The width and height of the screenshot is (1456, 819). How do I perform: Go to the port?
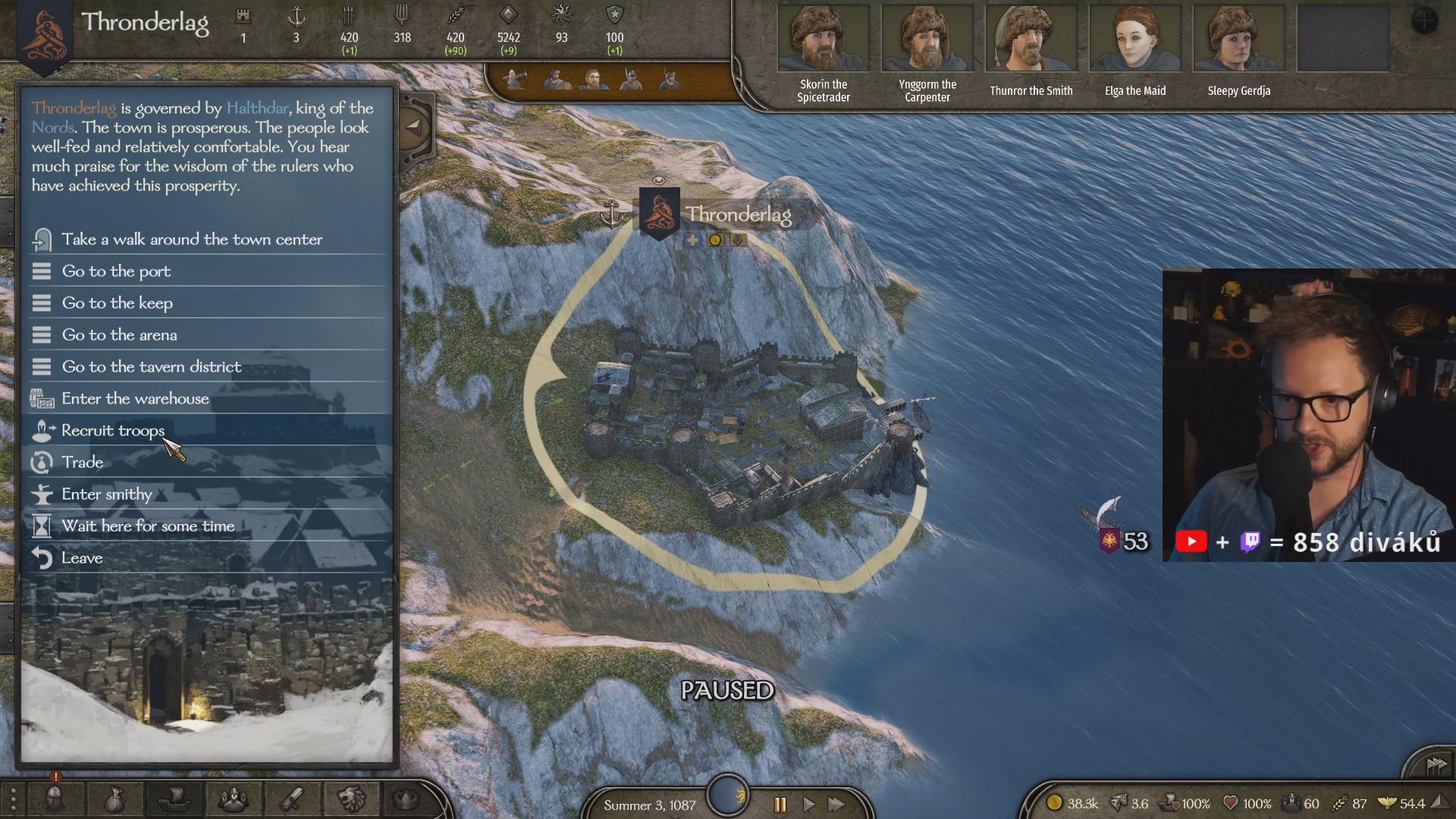116,271
